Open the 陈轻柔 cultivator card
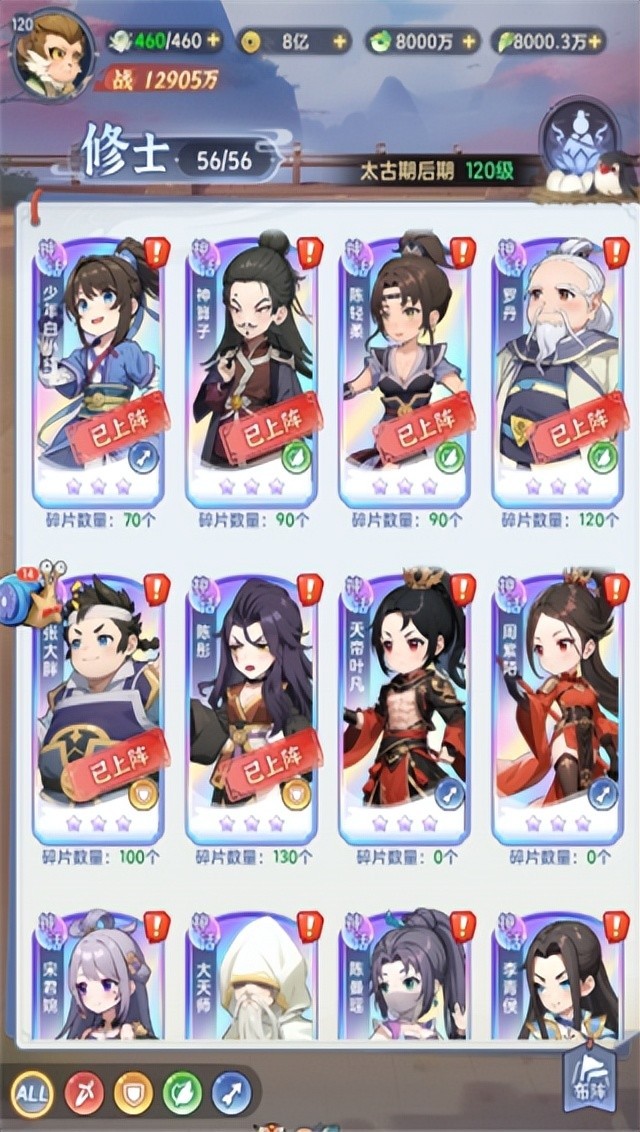The image size is (640, 1132). (405, 365)
